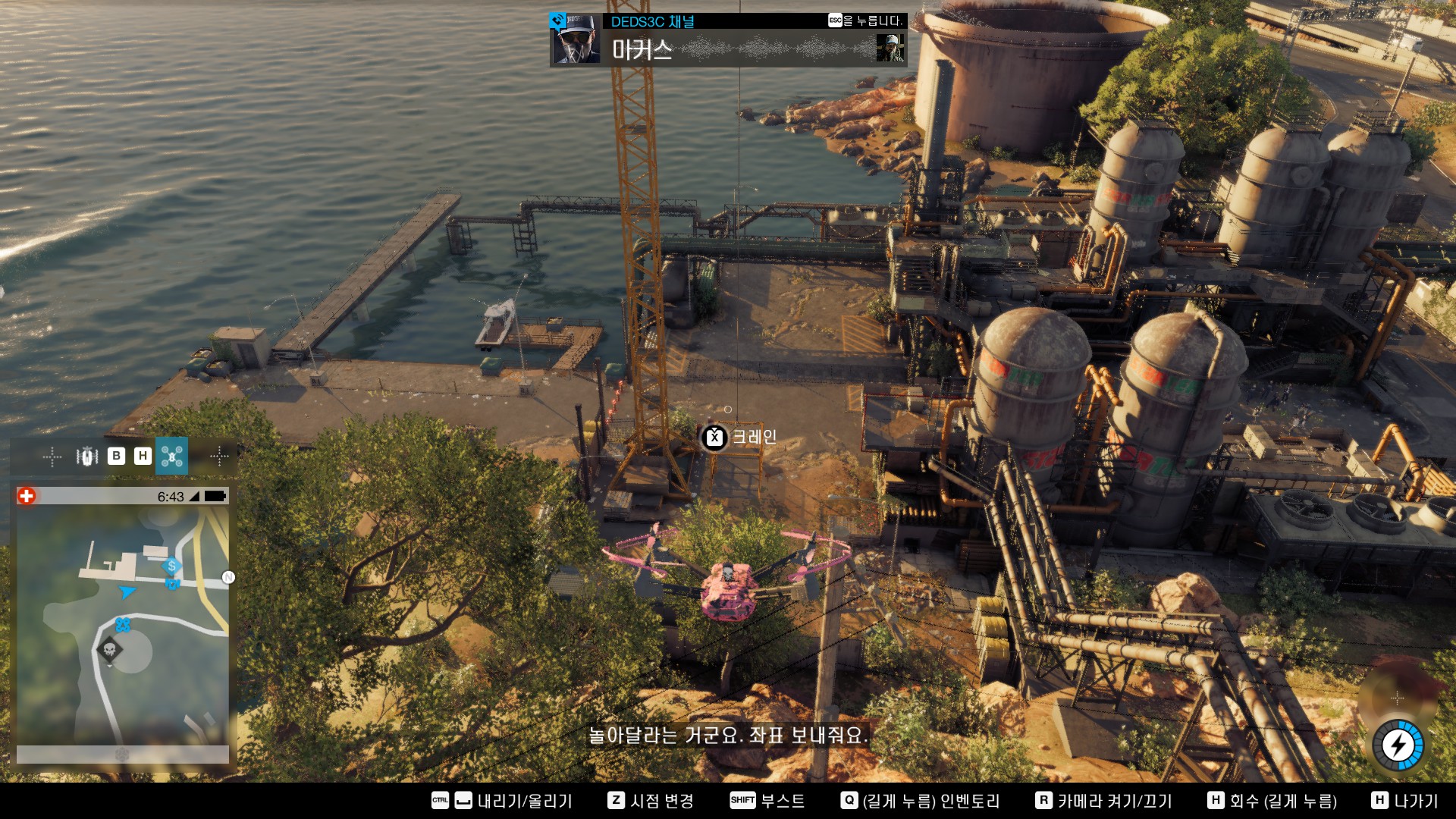Click the lightning bolt boost gauge
The image size is (1456, 819).
[1398, 745]
